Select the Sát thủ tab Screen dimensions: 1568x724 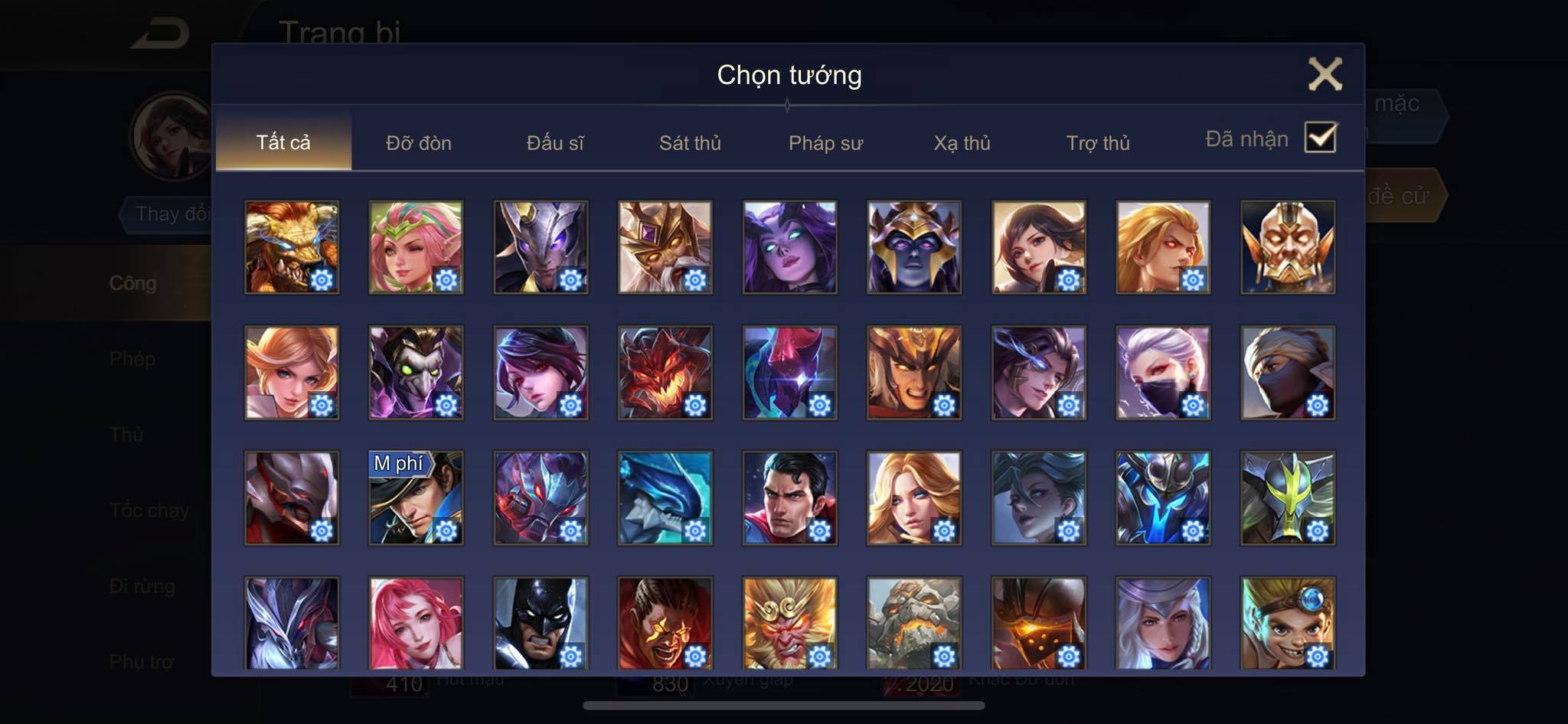(x=690, y=143)
